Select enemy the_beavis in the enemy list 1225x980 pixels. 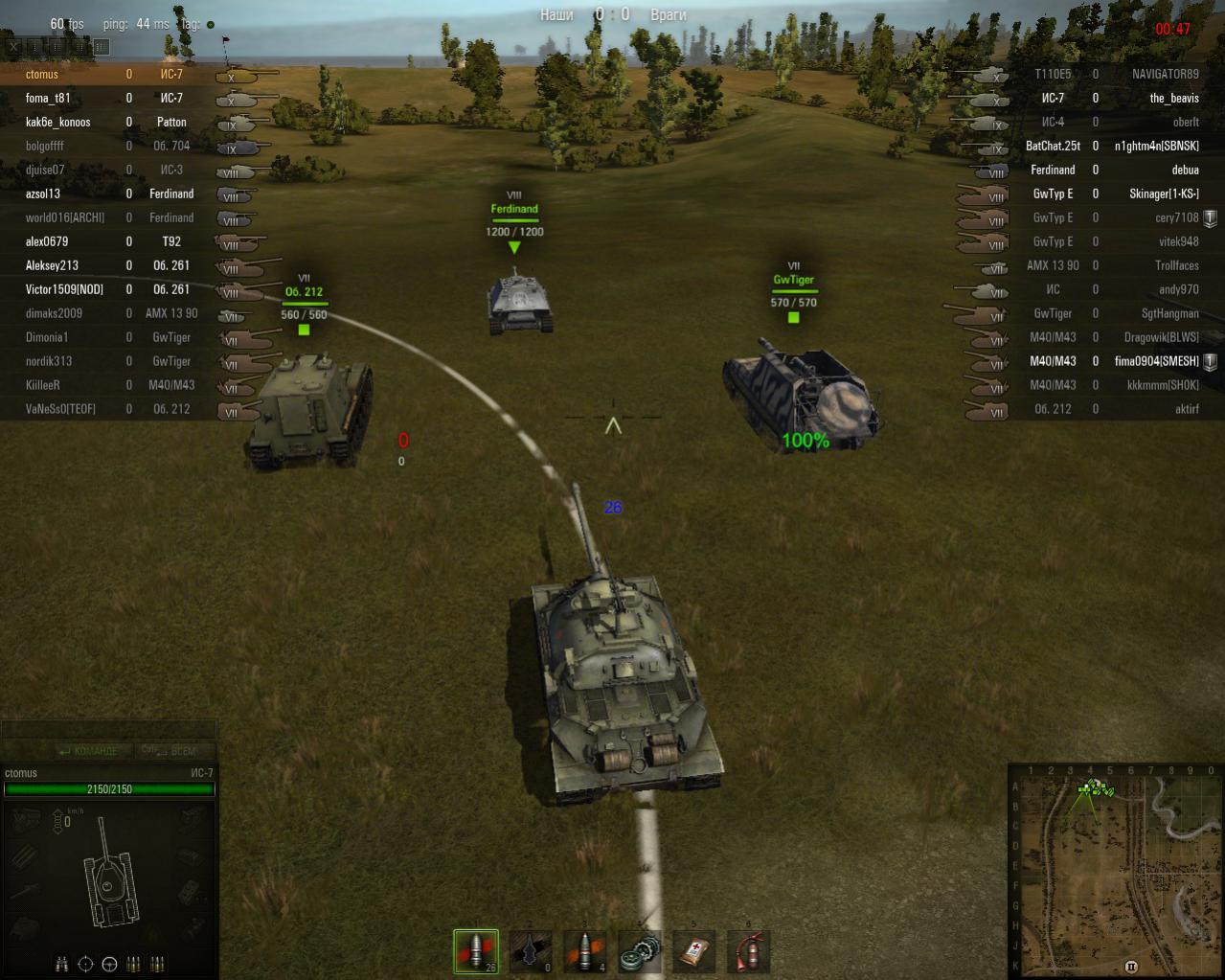click(x=1173, y=98)
